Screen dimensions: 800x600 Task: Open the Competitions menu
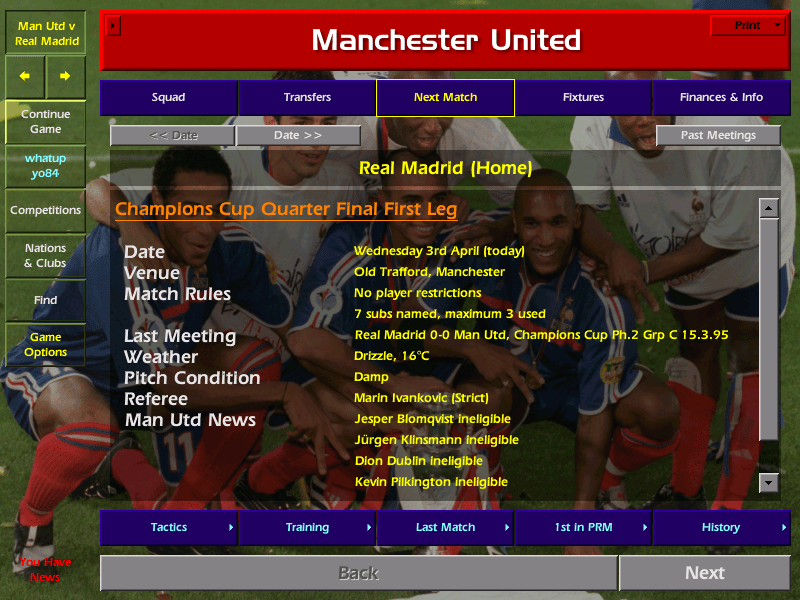[45, 211]
